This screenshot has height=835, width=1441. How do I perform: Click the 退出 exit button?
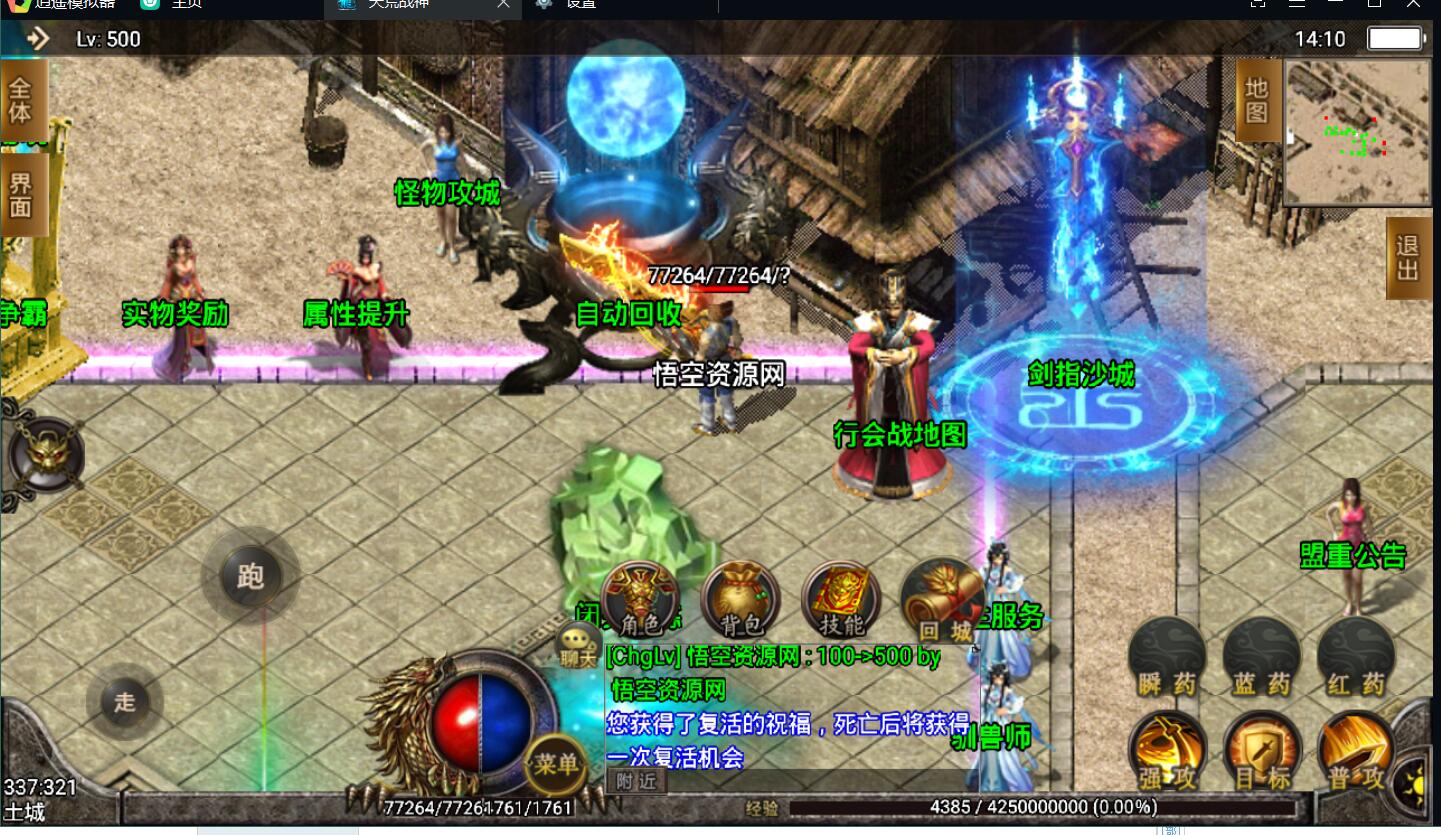pos(1408,258)
